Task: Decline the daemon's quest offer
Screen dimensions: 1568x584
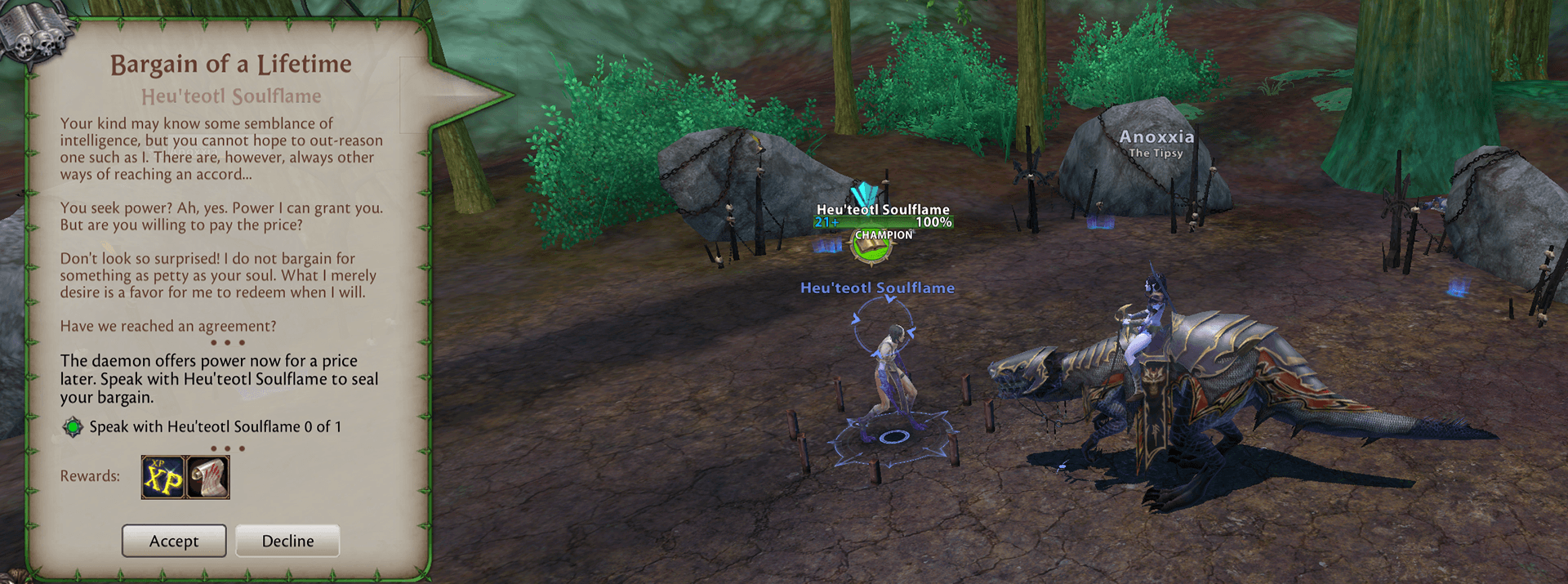Action: click(287, 541)
